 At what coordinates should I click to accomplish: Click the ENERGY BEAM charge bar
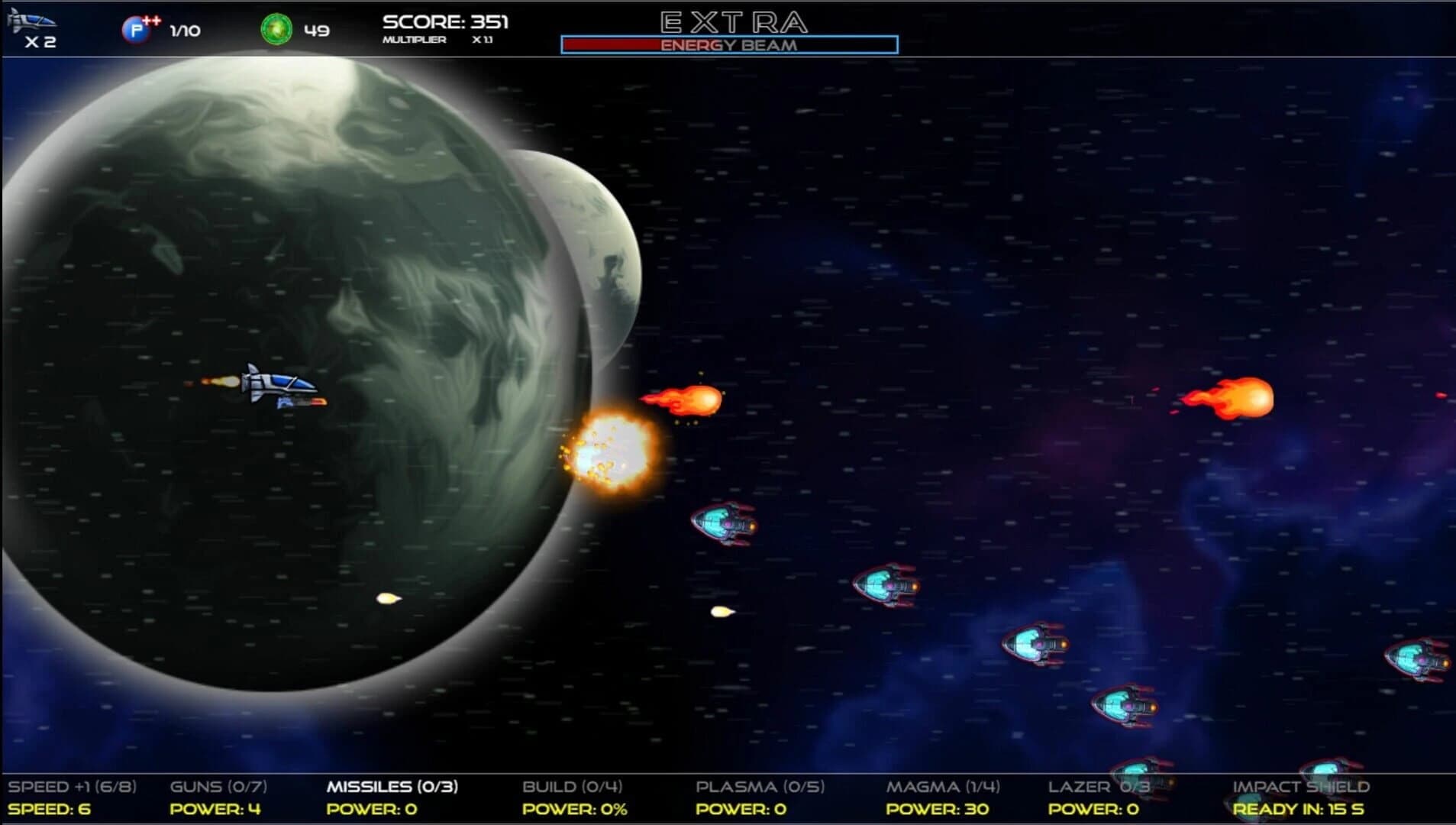point(729,44)
